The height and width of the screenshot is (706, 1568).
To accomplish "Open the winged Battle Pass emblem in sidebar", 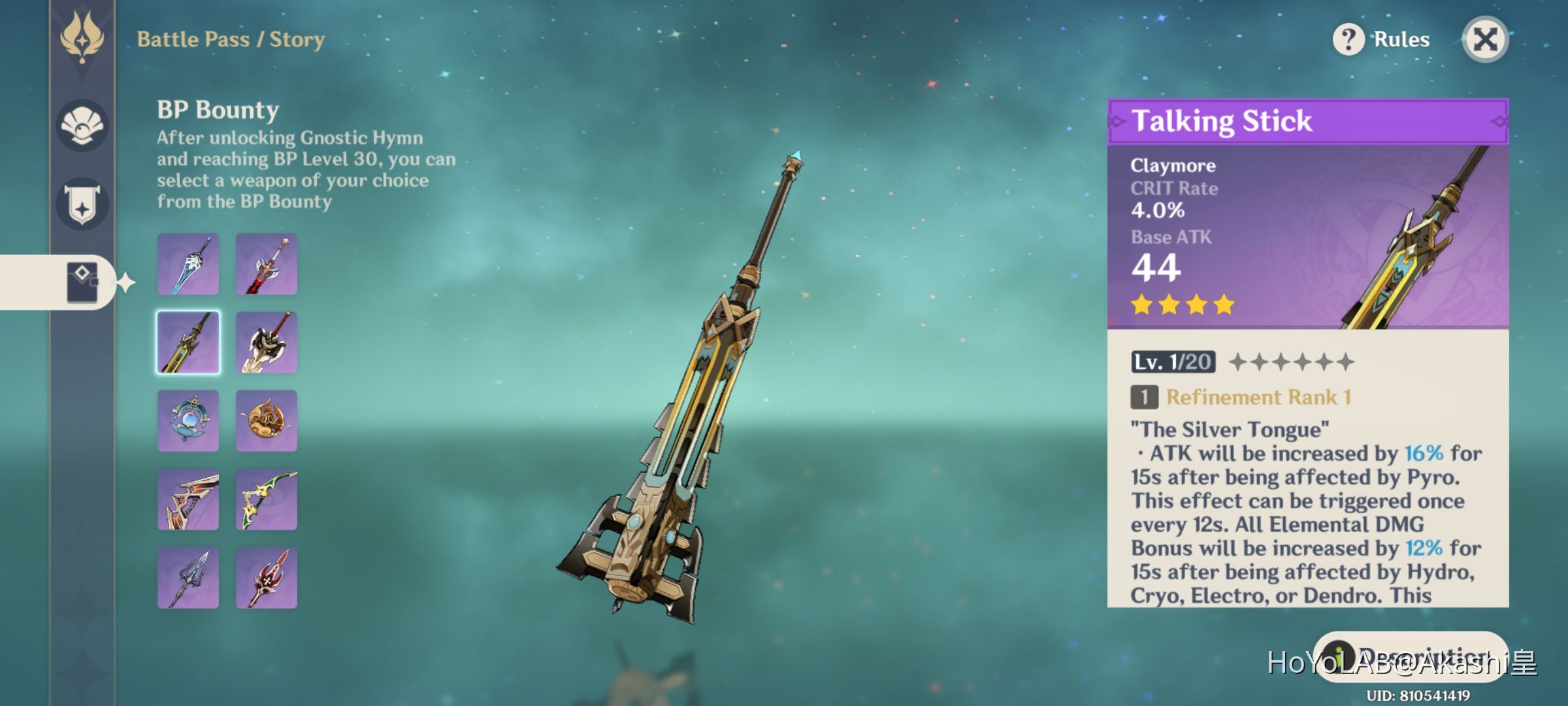I will point(83,39).
